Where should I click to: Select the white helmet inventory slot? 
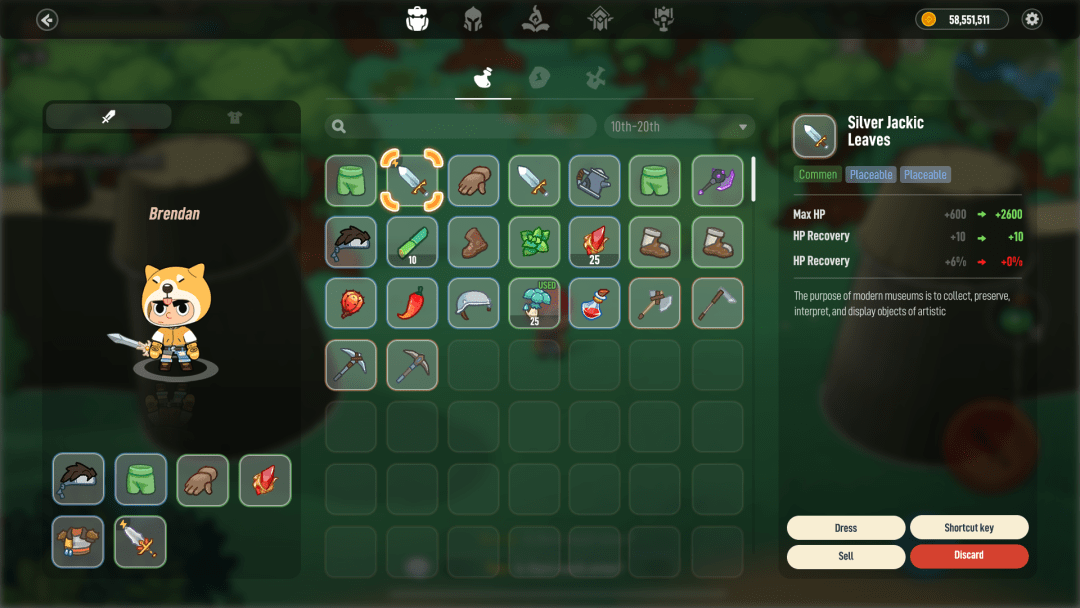point(473,303)
